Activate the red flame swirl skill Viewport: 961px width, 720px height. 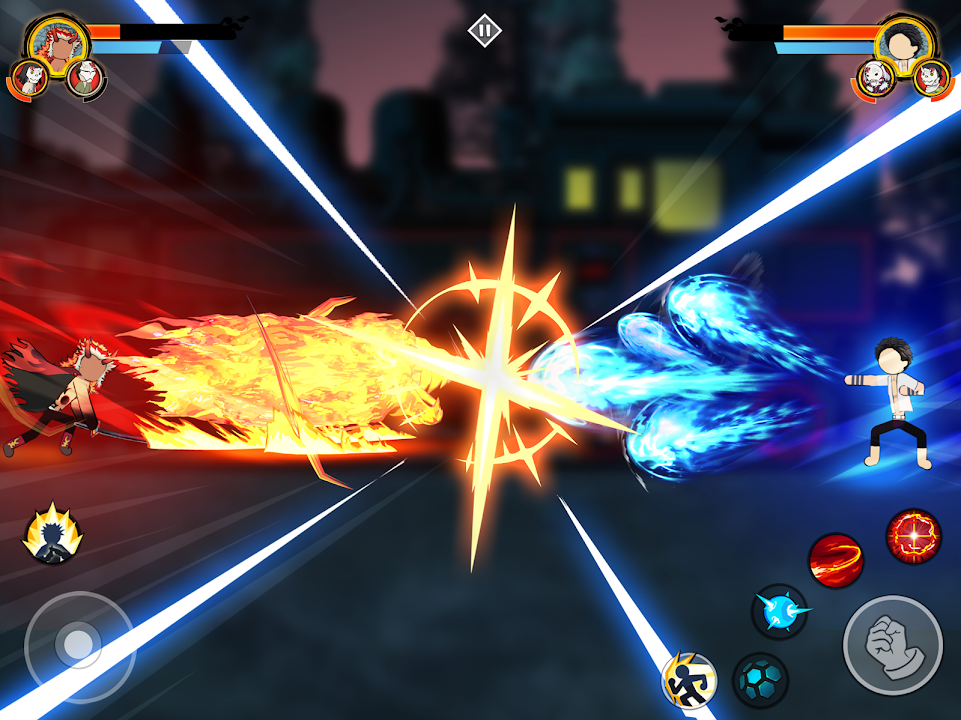click(835, 560)
